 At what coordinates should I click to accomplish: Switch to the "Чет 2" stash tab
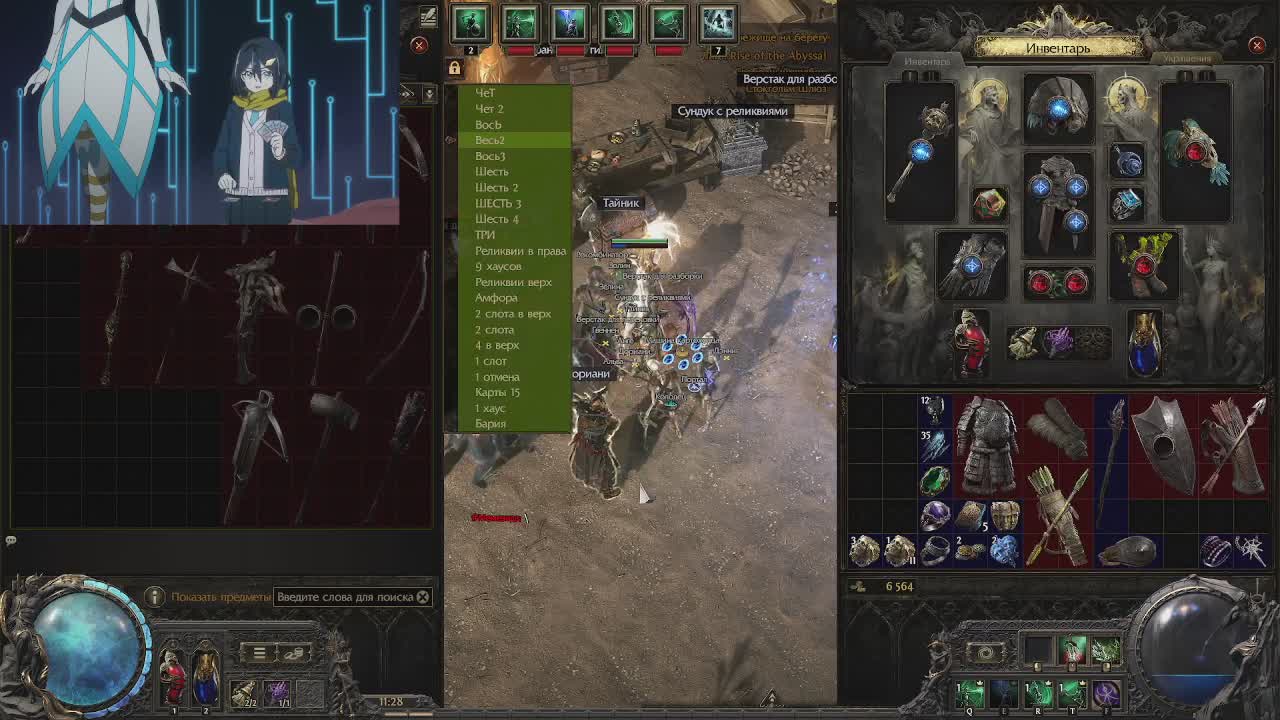489,109
